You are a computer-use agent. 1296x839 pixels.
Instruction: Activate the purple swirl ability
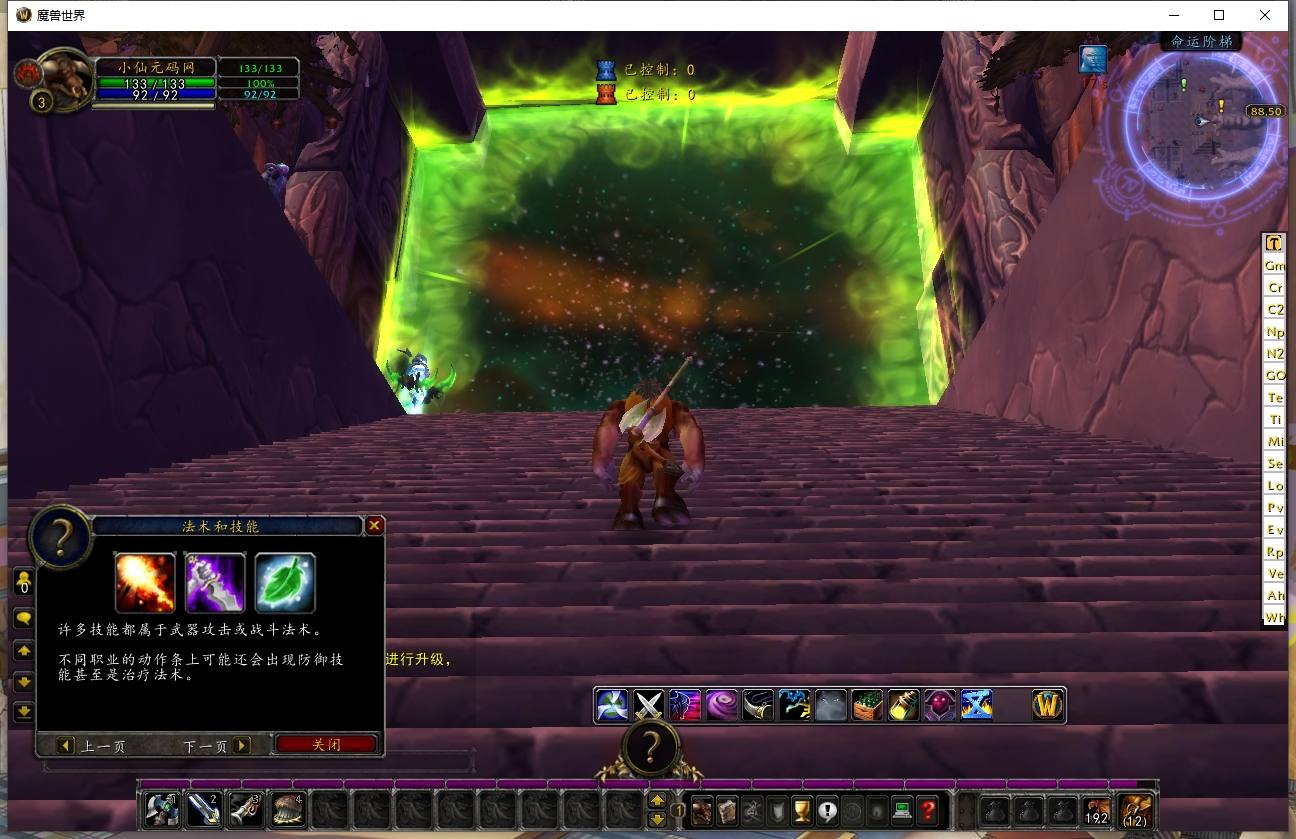point(721,705)
